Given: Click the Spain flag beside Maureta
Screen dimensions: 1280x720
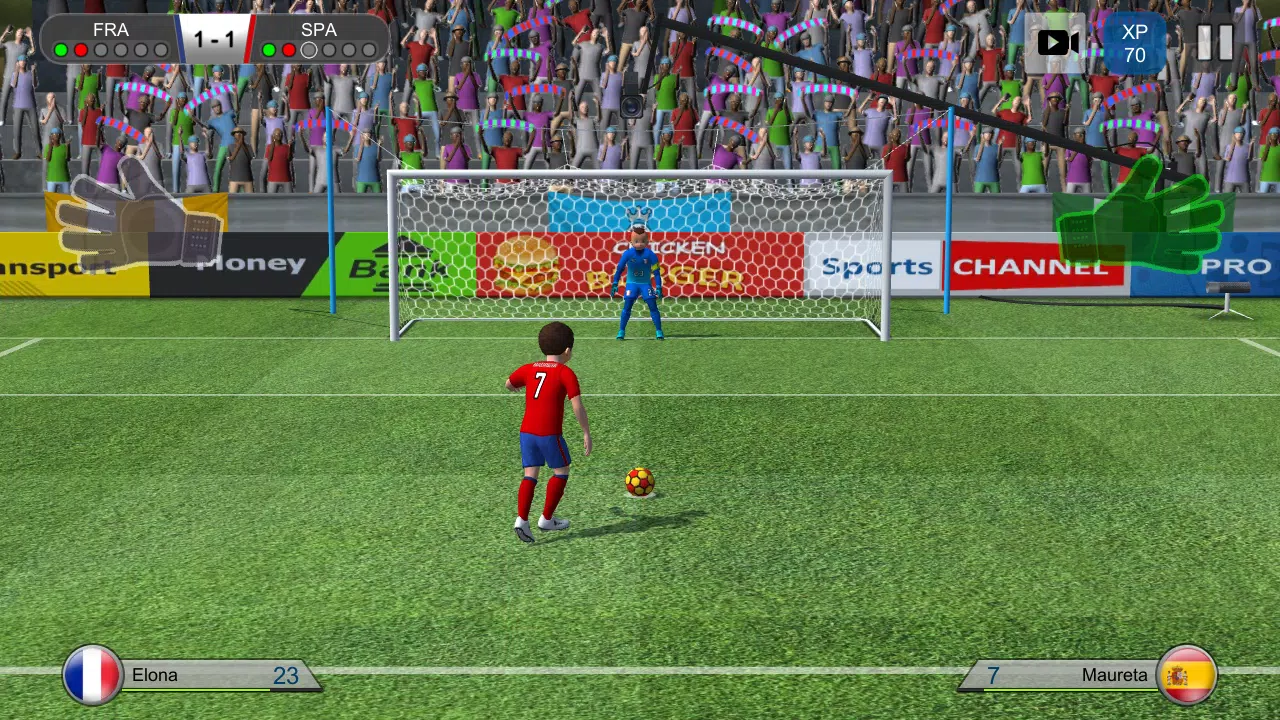Looking at the screenshot, I should pos(1188,674).
